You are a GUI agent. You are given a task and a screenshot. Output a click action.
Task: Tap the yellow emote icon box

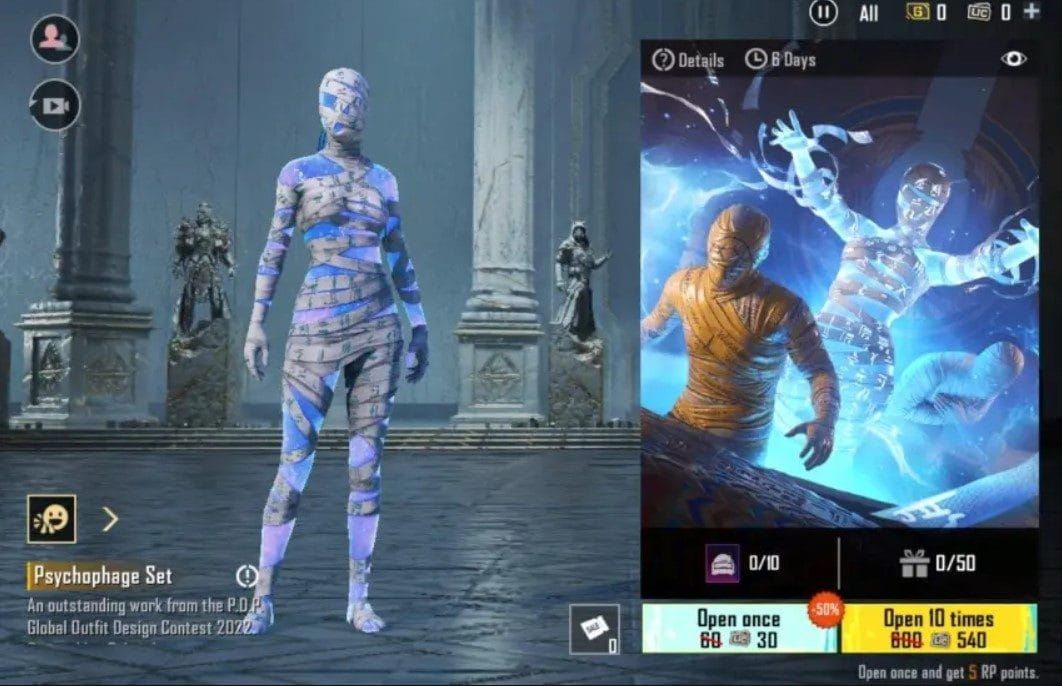pyautogui.click(x=51, y=519)
